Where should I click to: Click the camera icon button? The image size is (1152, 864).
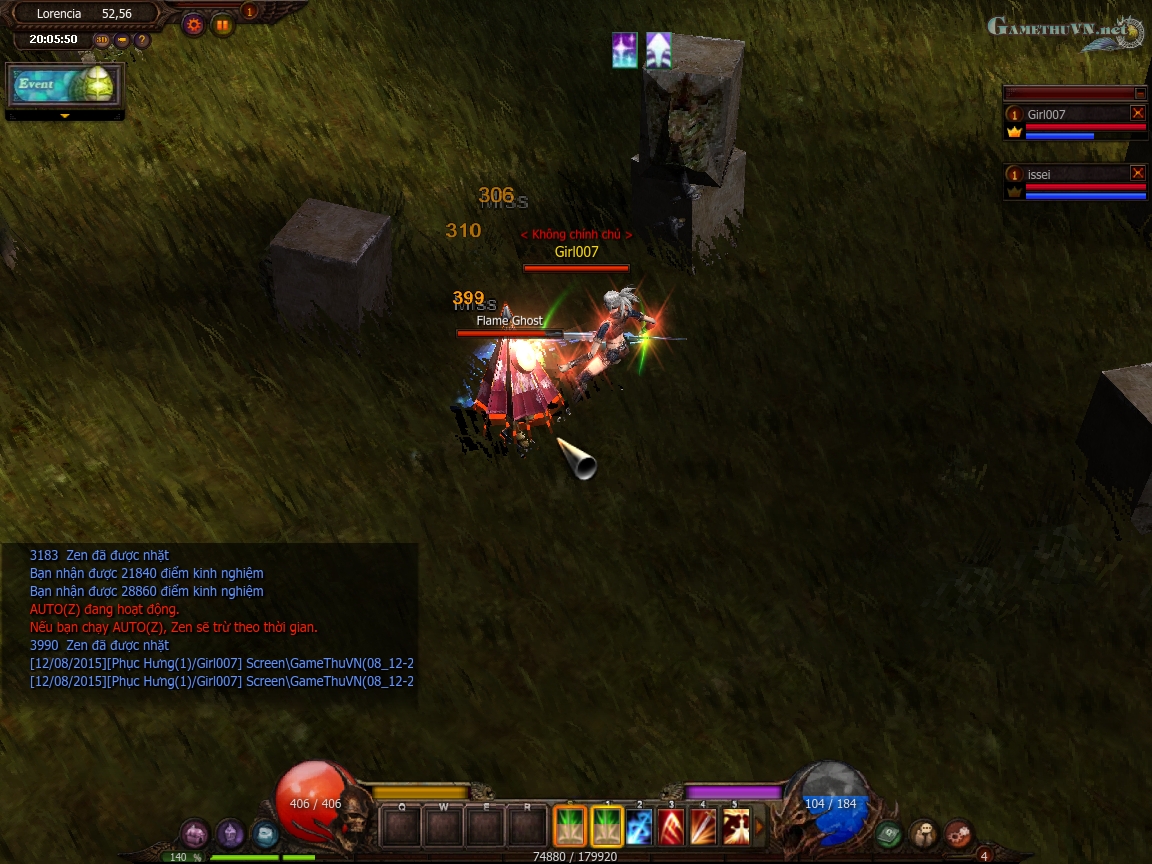122,40
